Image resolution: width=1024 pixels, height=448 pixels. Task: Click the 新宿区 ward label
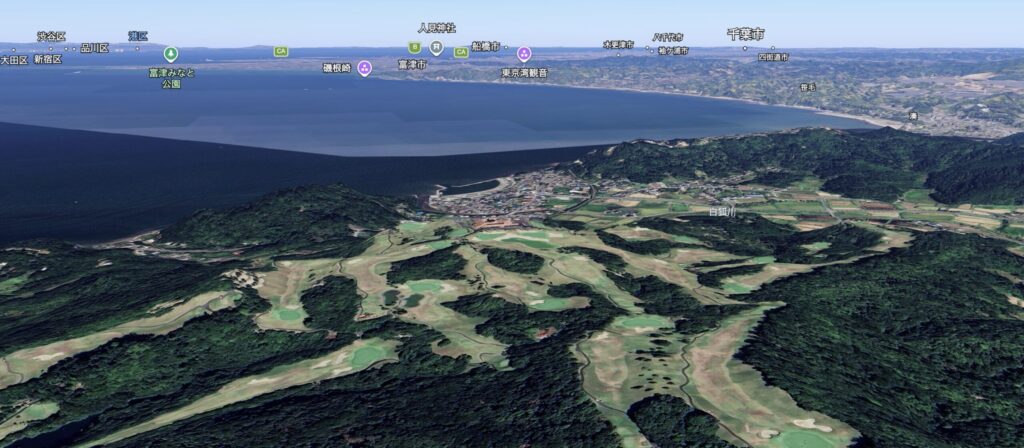(47, 59)
